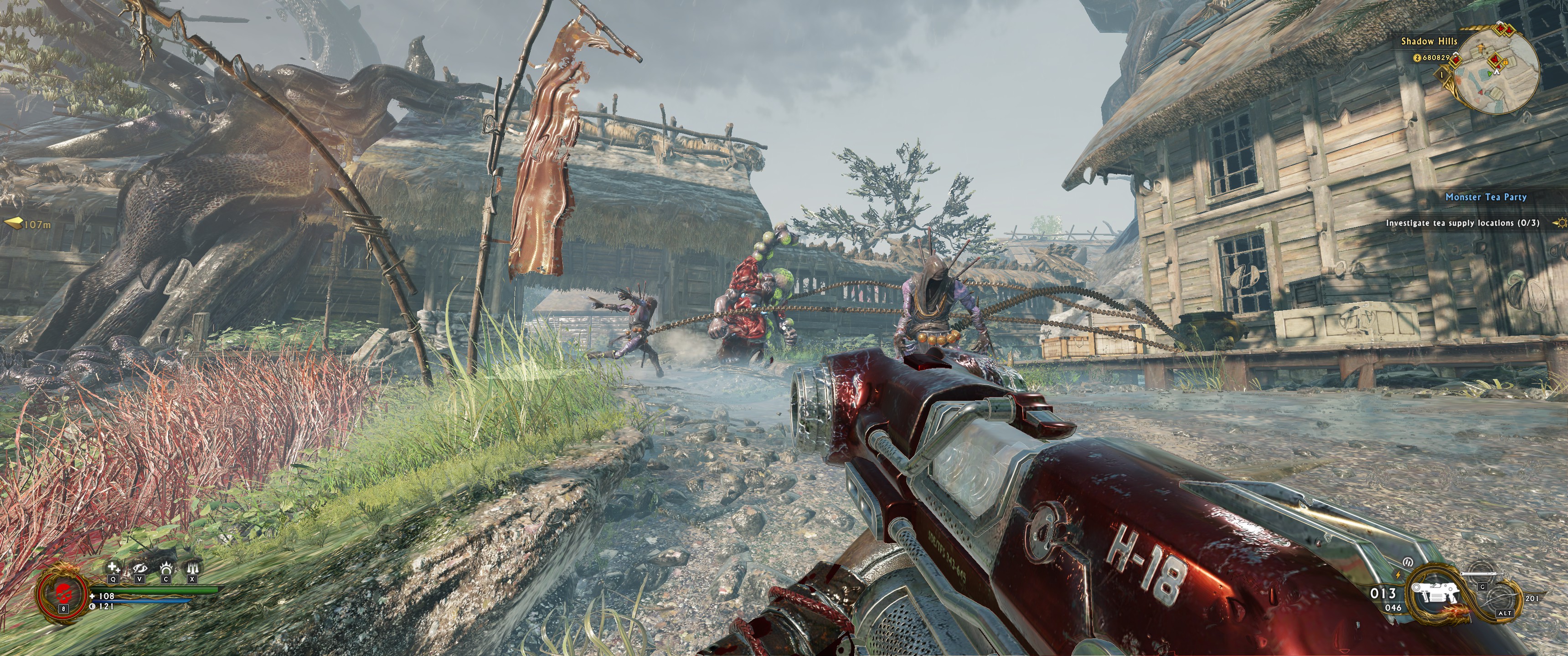1568x656 pixels.
Task: Select the Monster Tea Party quest title
Action: 1486,197
